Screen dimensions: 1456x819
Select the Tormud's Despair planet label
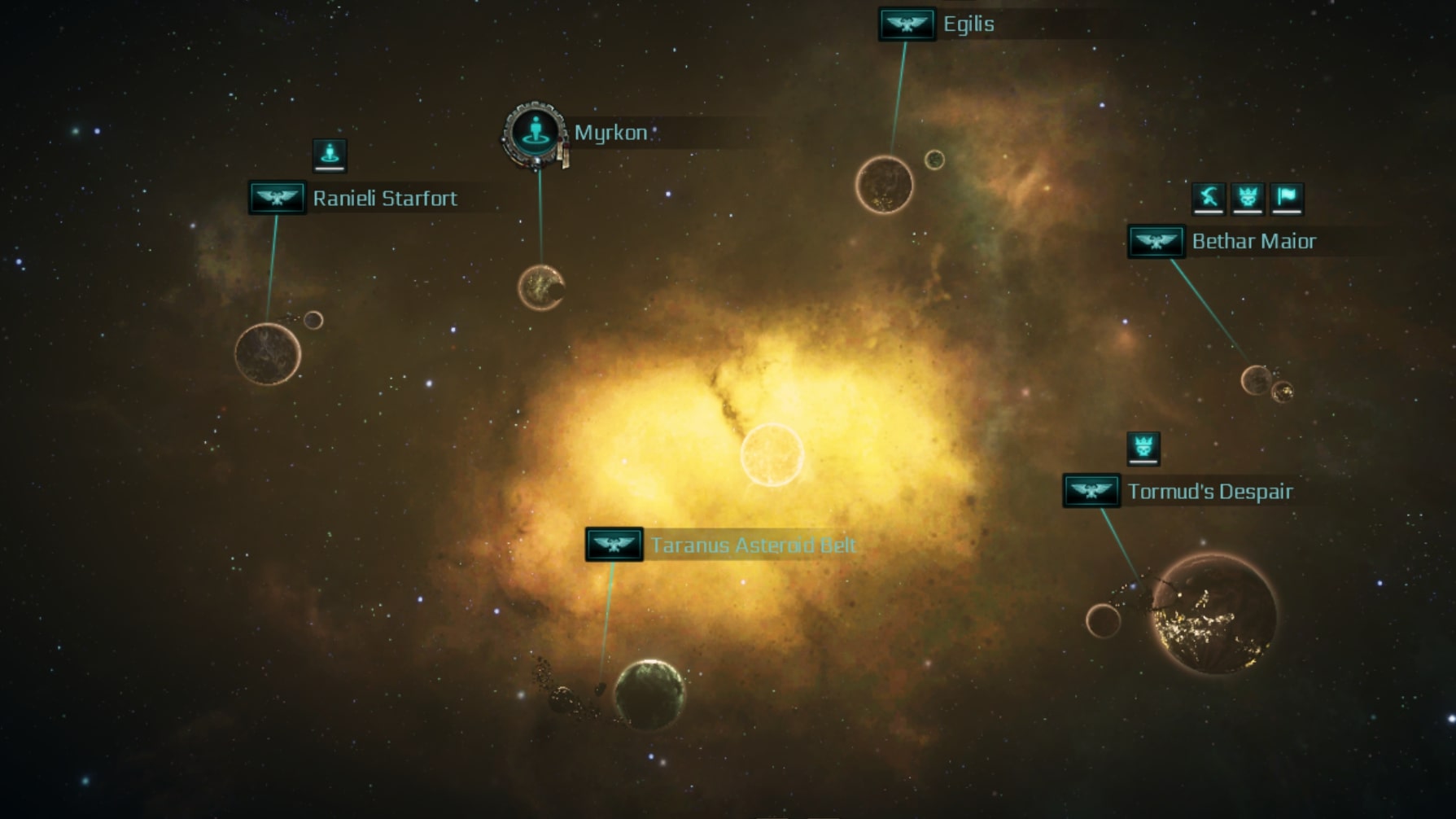pyautogui.click(x=1209, y=492)
